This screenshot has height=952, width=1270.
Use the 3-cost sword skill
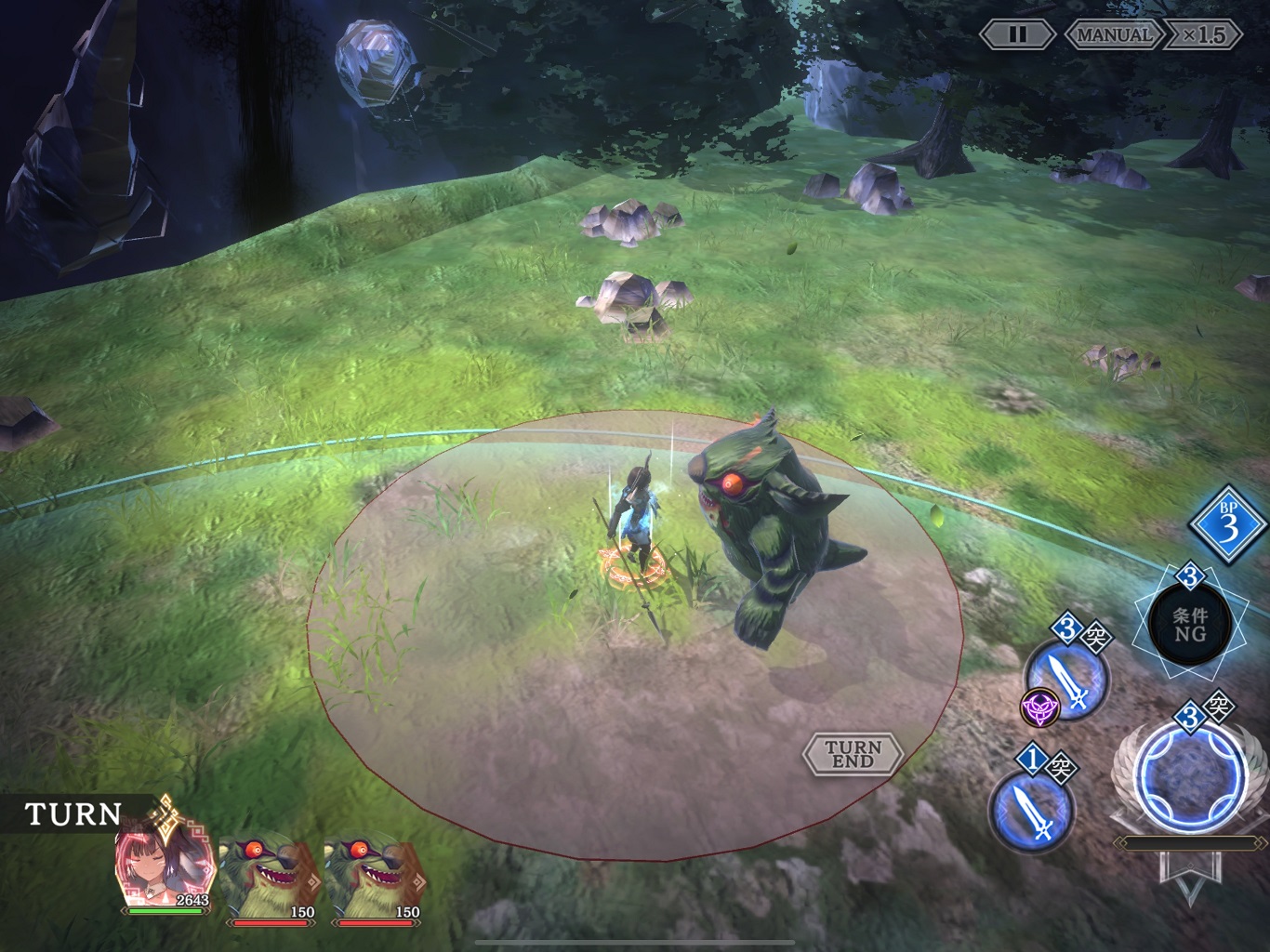[x=1067, y=683]
